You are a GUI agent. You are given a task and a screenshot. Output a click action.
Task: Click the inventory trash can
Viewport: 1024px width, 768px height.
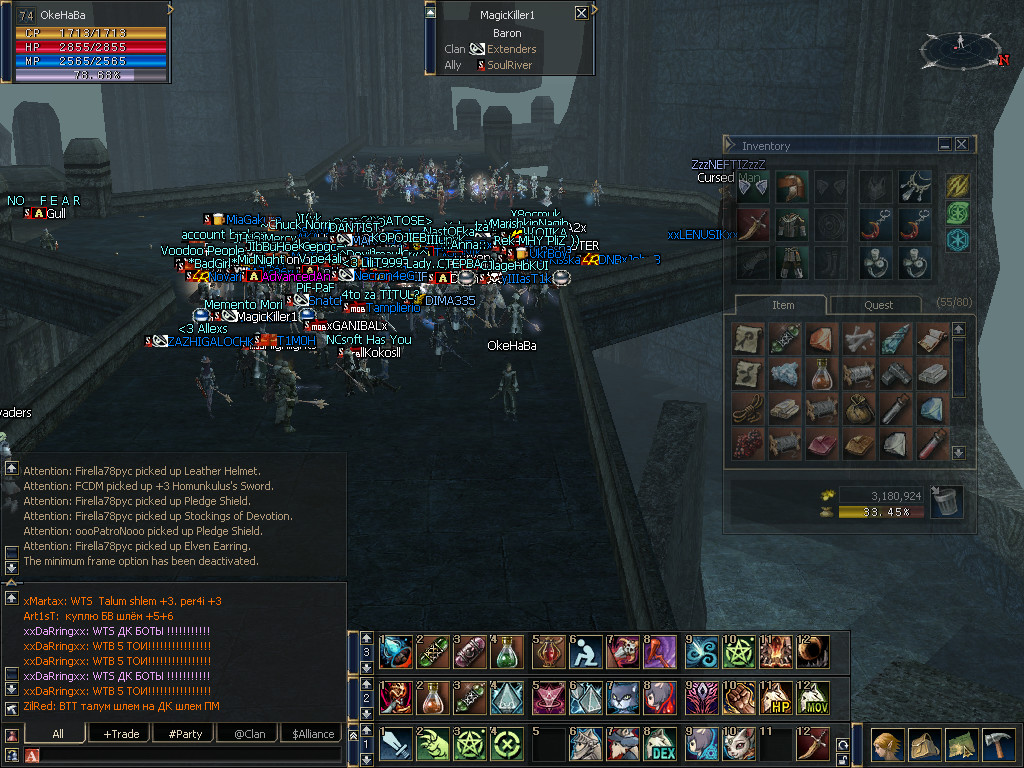(945, 502)
